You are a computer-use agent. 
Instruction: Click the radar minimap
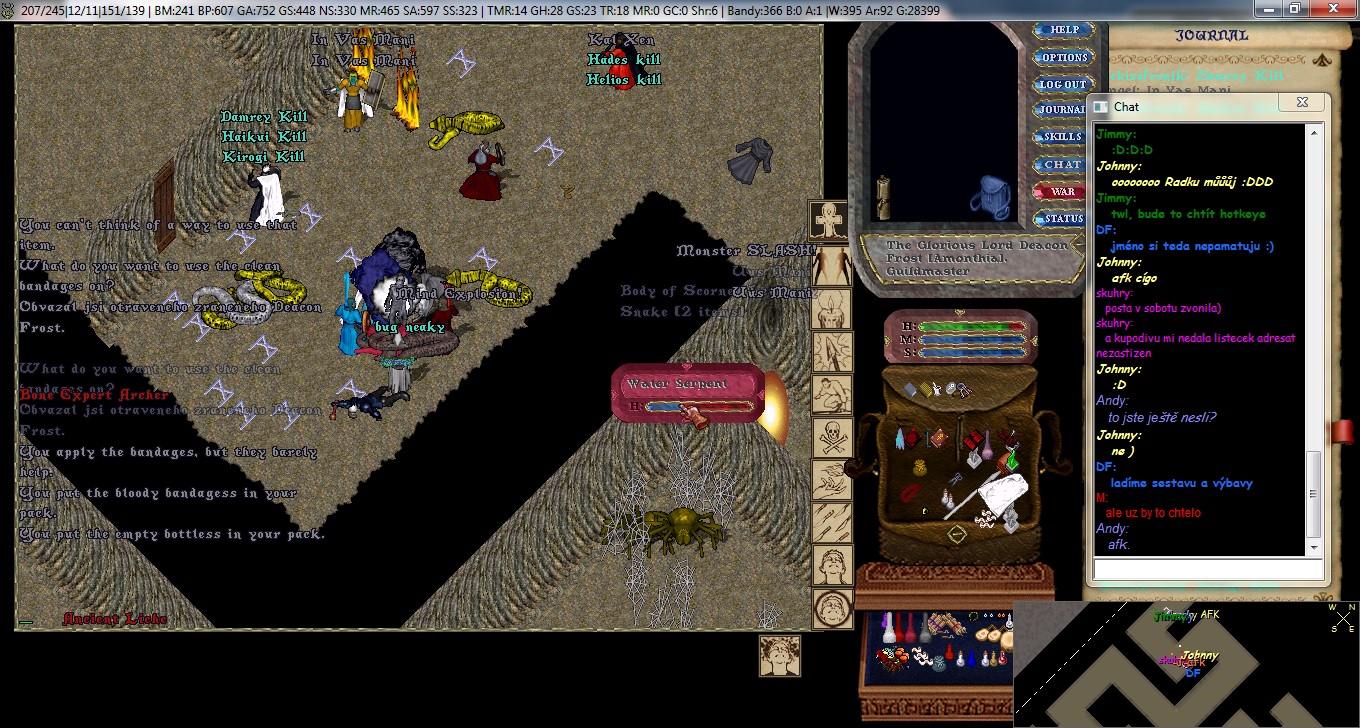click(1186, 664)
